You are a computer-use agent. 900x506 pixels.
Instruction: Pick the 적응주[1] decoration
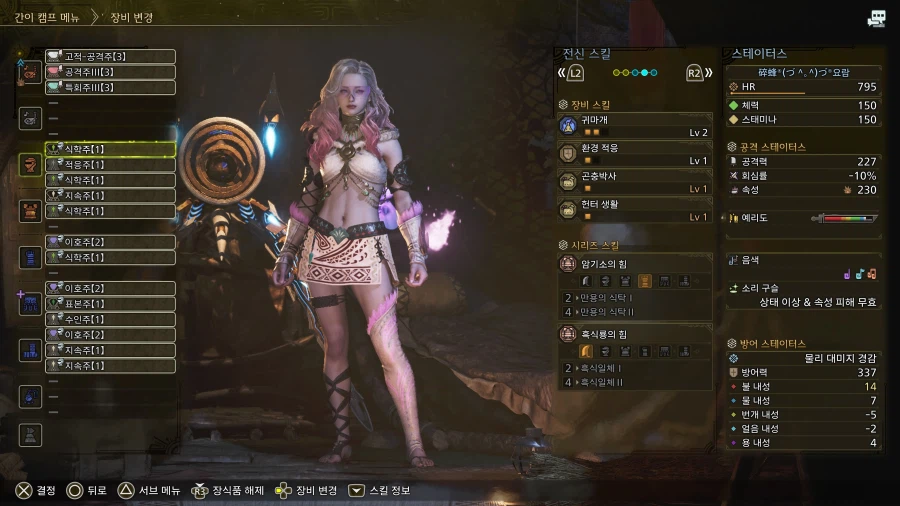(110, 164)
